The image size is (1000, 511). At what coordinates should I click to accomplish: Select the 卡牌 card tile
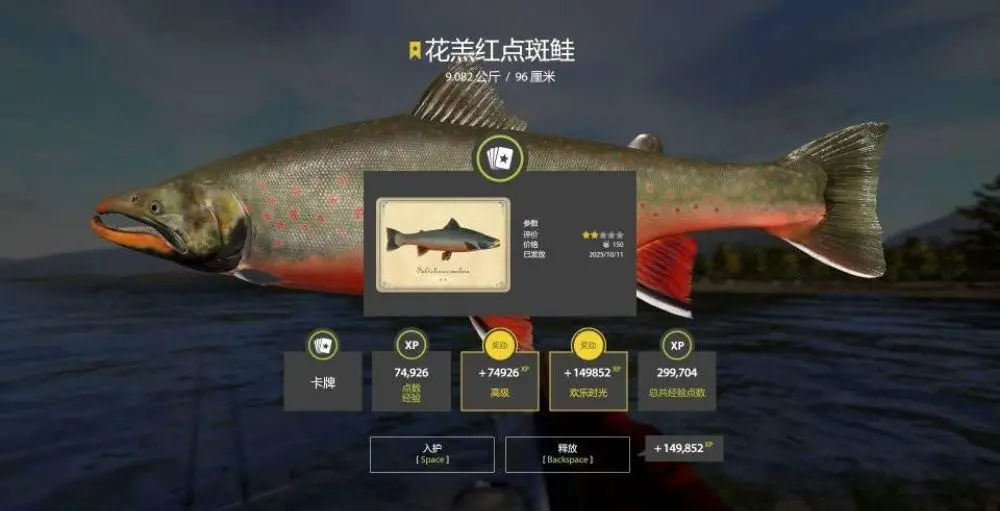click(323, 380)
